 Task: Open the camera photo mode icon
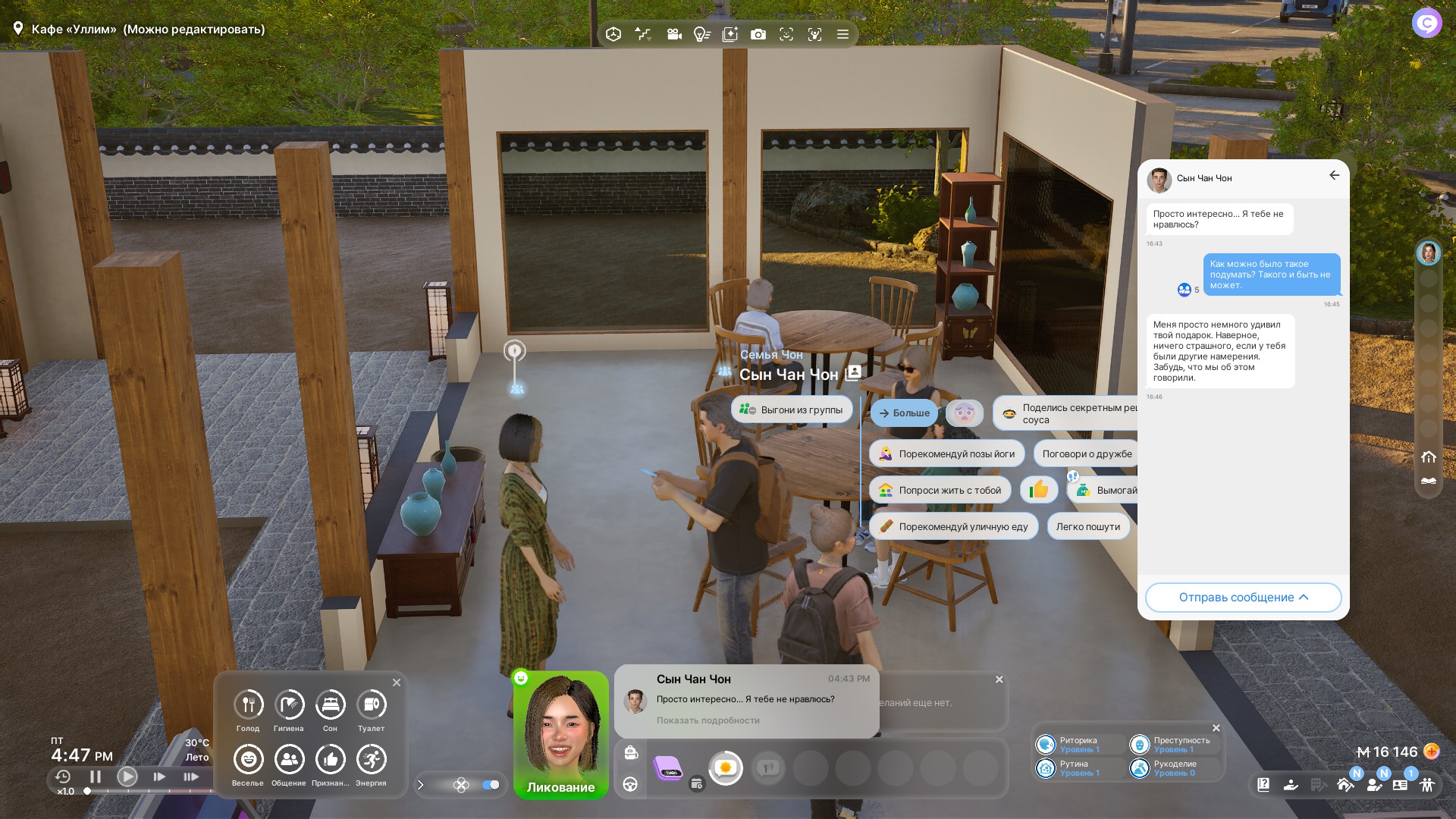click(758, 34)
